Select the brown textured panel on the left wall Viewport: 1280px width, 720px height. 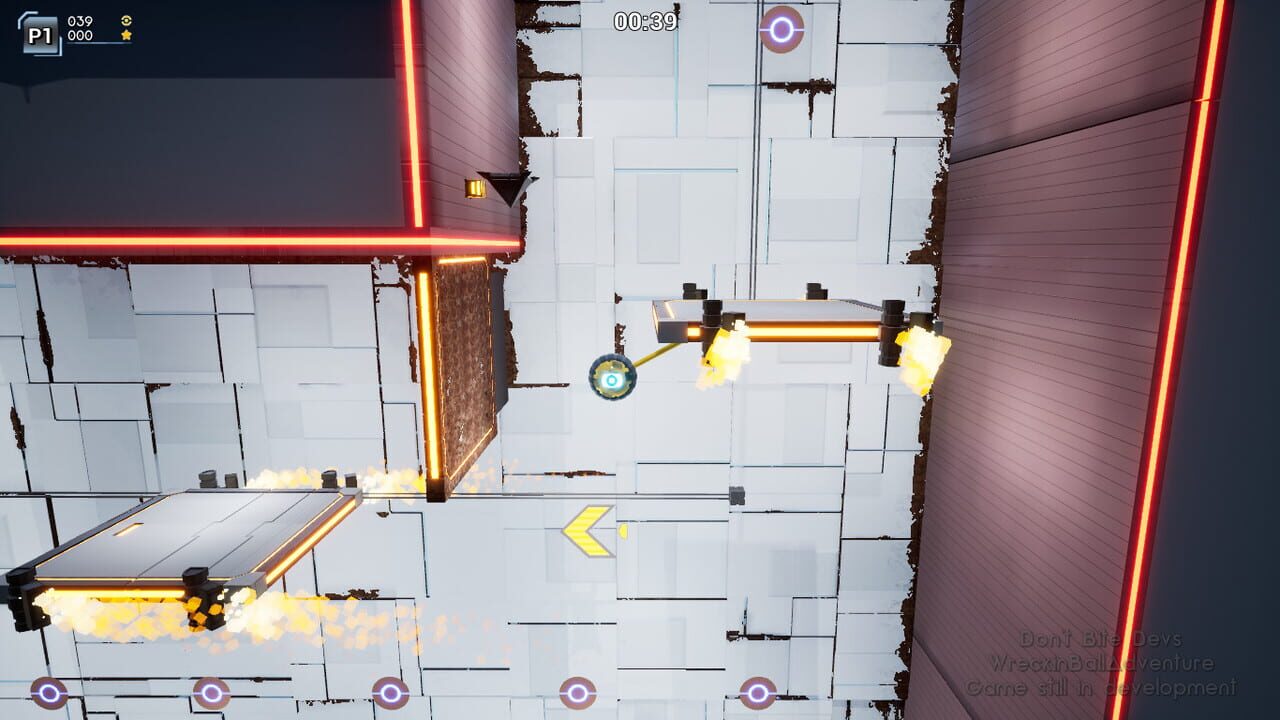coord(465,370)
